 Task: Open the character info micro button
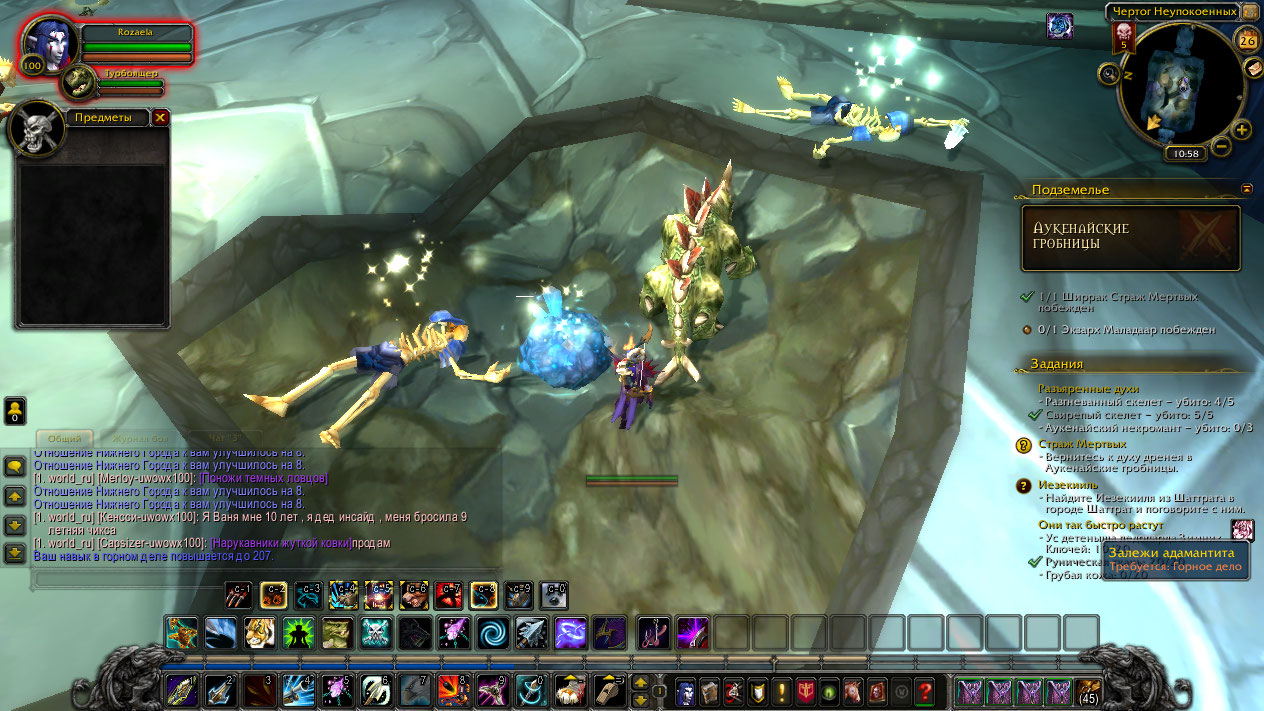coord(686,690)
